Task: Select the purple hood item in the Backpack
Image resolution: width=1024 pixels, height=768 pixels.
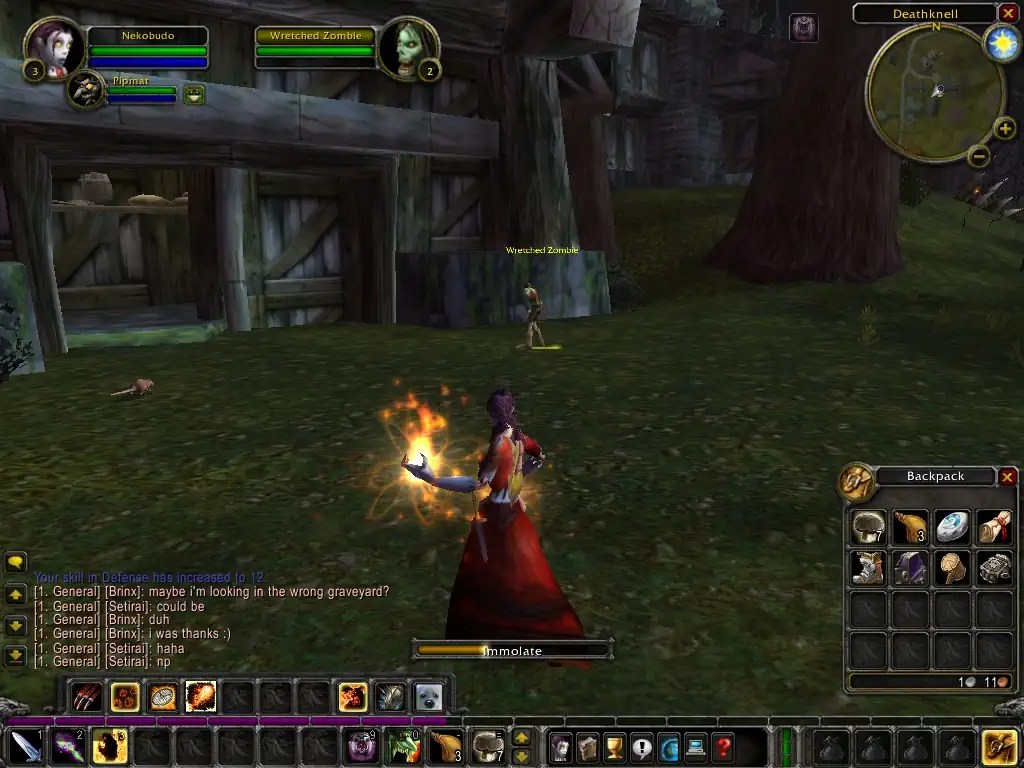Action: tap(910, 568)
